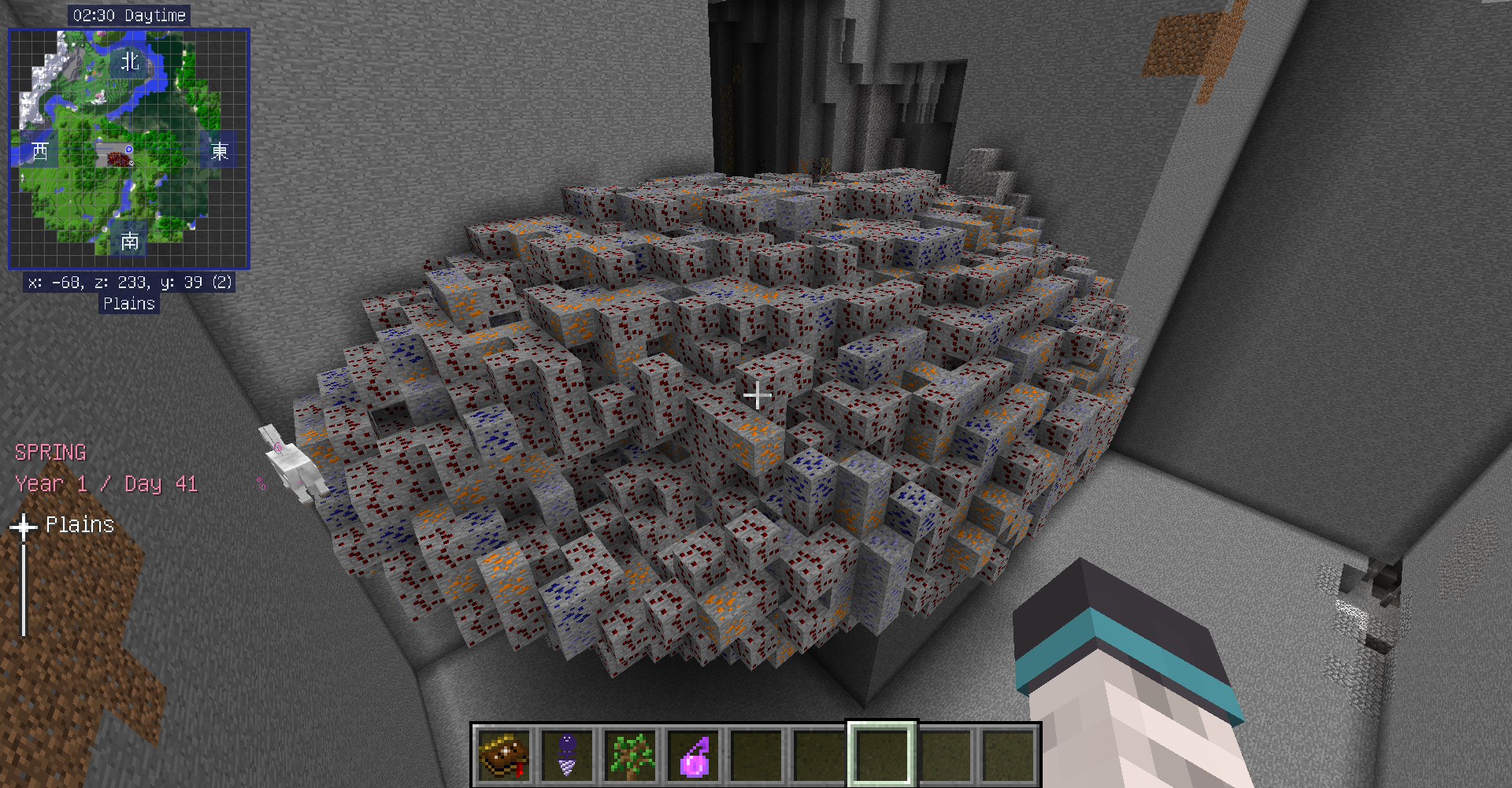Click the Plains waypoint text on the left HUD
The image size is (1512, 788).
pos(80,523)
